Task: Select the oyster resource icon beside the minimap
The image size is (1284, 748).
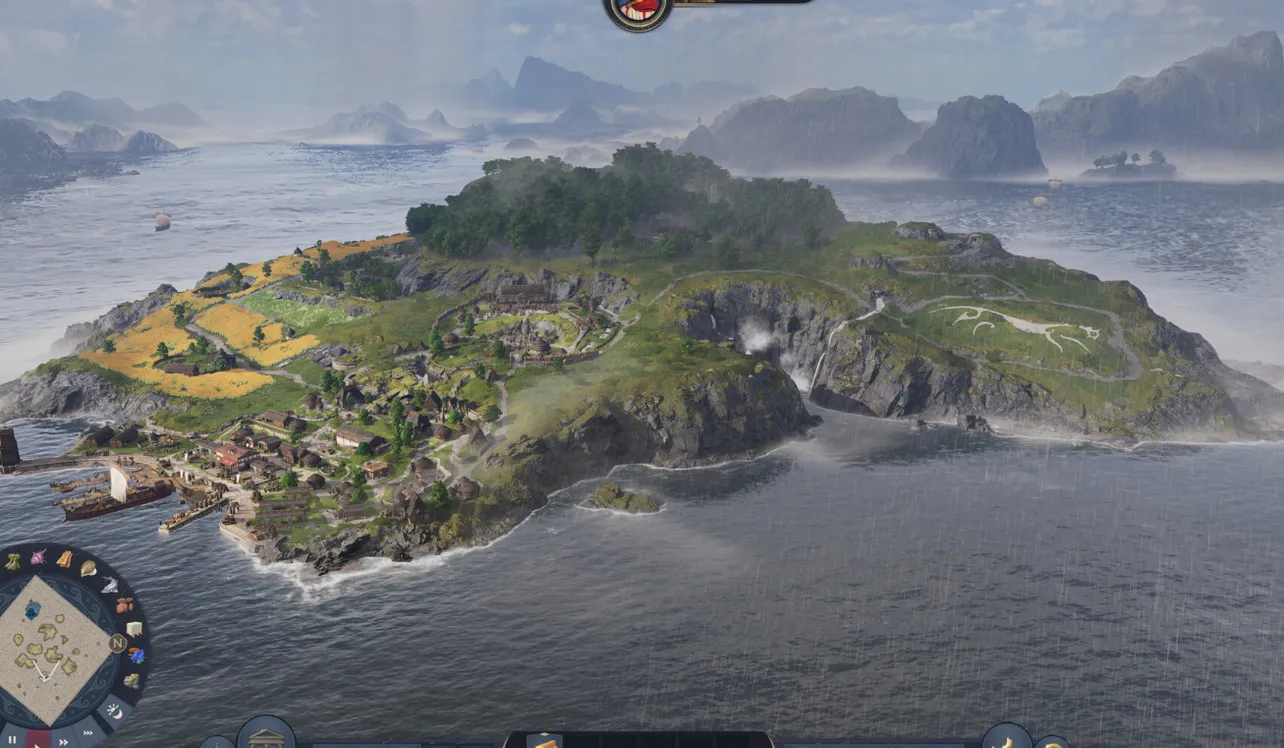Action: [89, 568]
